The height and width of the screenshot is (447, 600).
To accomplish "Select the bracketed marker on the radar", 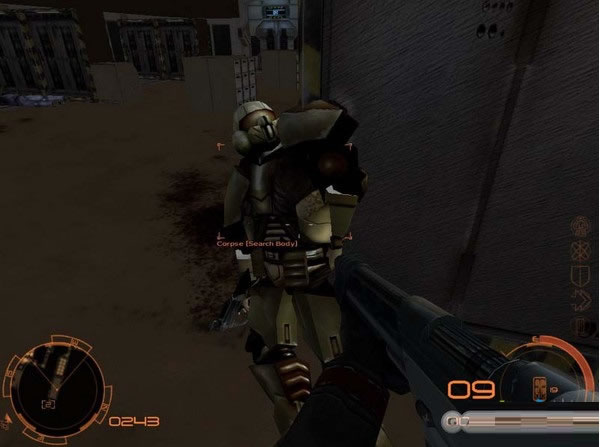I will pyautogui.click(x=47, y=403).
